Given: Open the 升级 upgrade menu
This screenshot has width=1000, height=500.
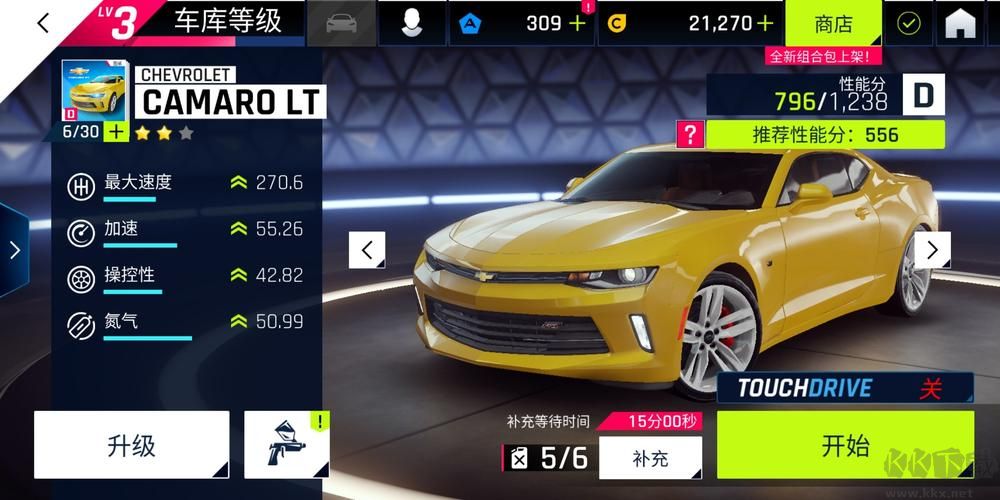Looking at the screenshot, I should pos(132,445).
